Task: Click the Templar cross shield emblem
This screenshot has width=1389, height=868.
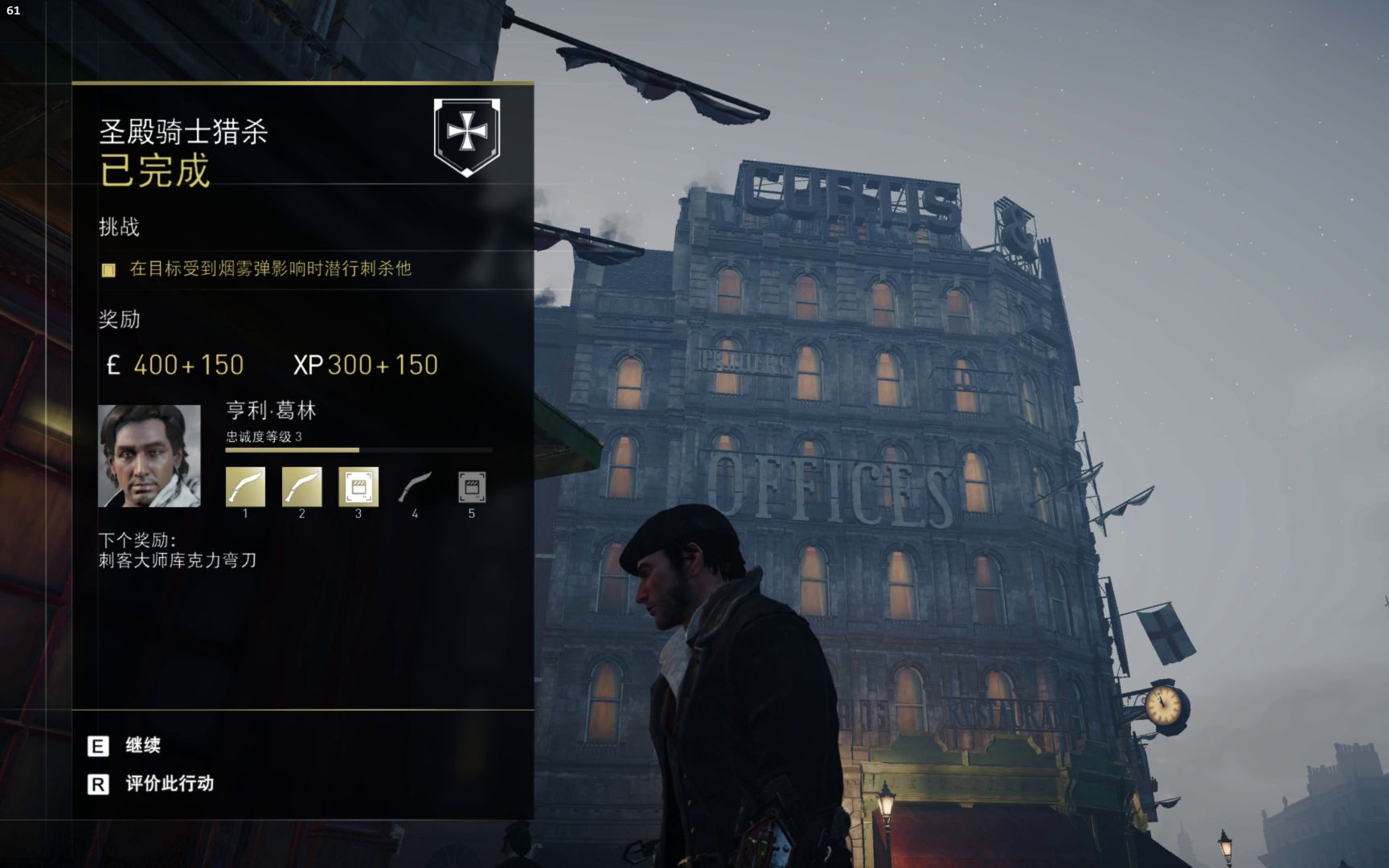Action: (466, 136)
